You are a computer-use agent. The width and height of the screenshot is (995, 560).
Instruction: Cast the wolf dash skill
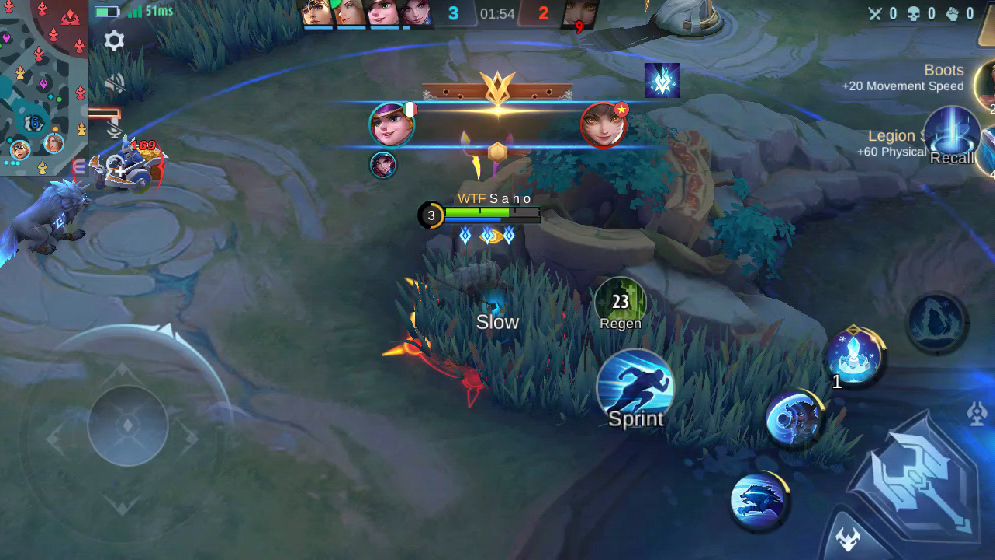tap(759, 500)
